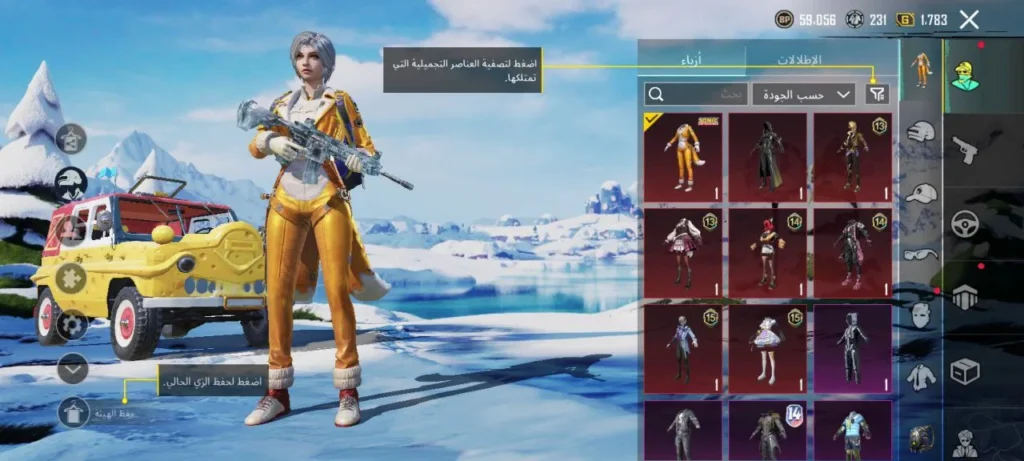Open the owned-items filter button
Viewport: 1024px width, 461px height.
pos(877,94)
